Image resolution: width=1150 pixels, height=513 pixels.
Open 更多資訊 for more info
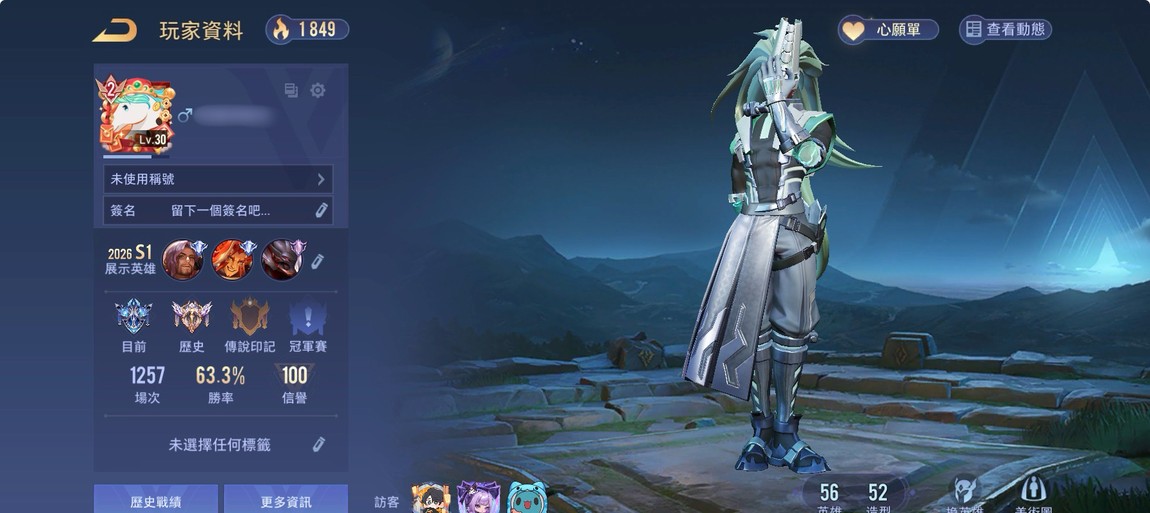286,500
